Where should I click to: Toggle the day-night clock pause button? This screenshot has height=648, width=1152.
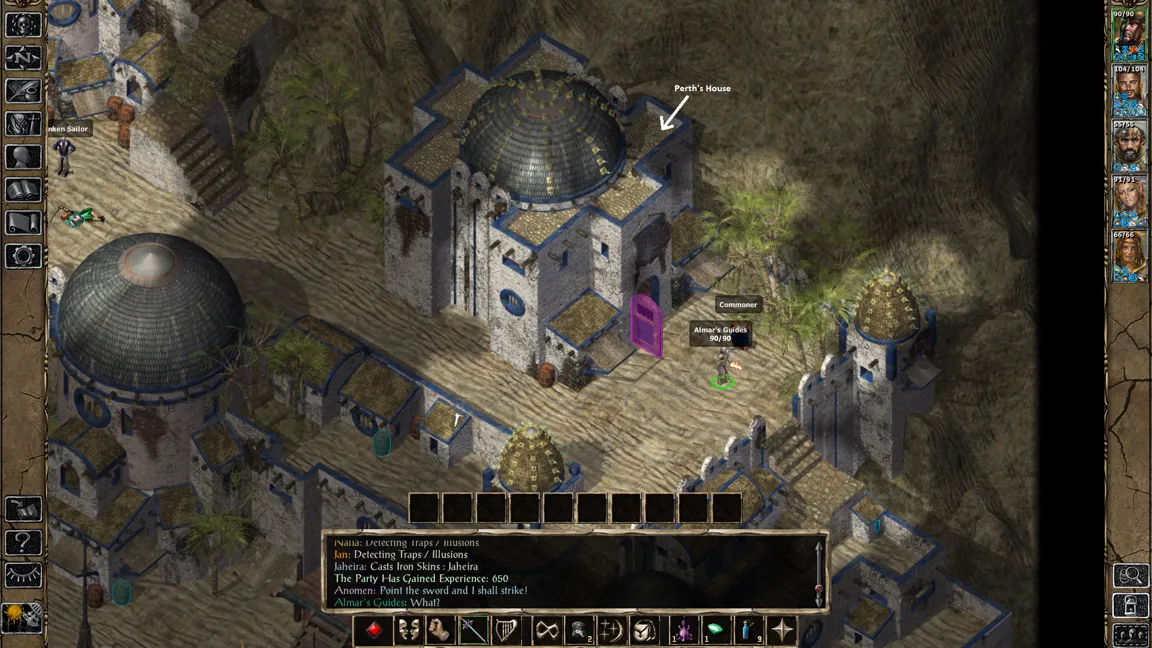(23, 615)
